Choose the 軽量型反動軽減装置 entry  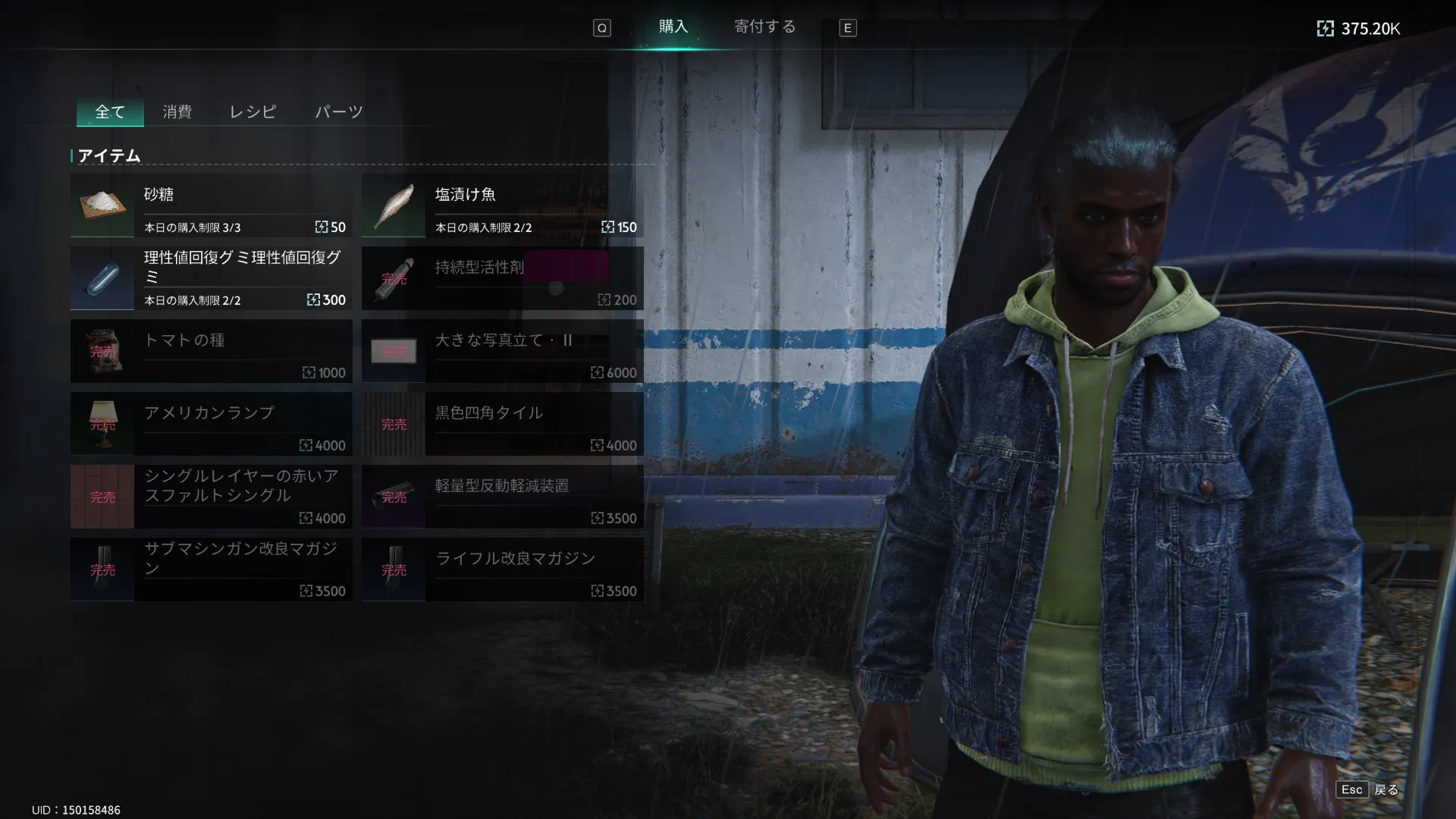502,497
